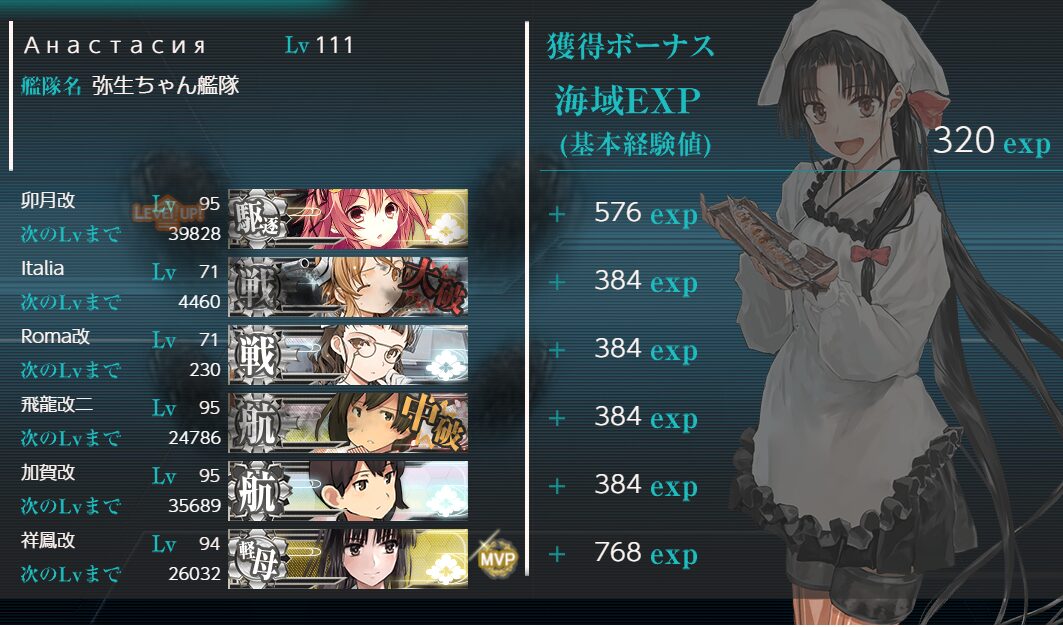The height and width of the screenshot is (627, 1063).
Task: Select the 卯月改 destroyer banner
Action: [348, 218]
